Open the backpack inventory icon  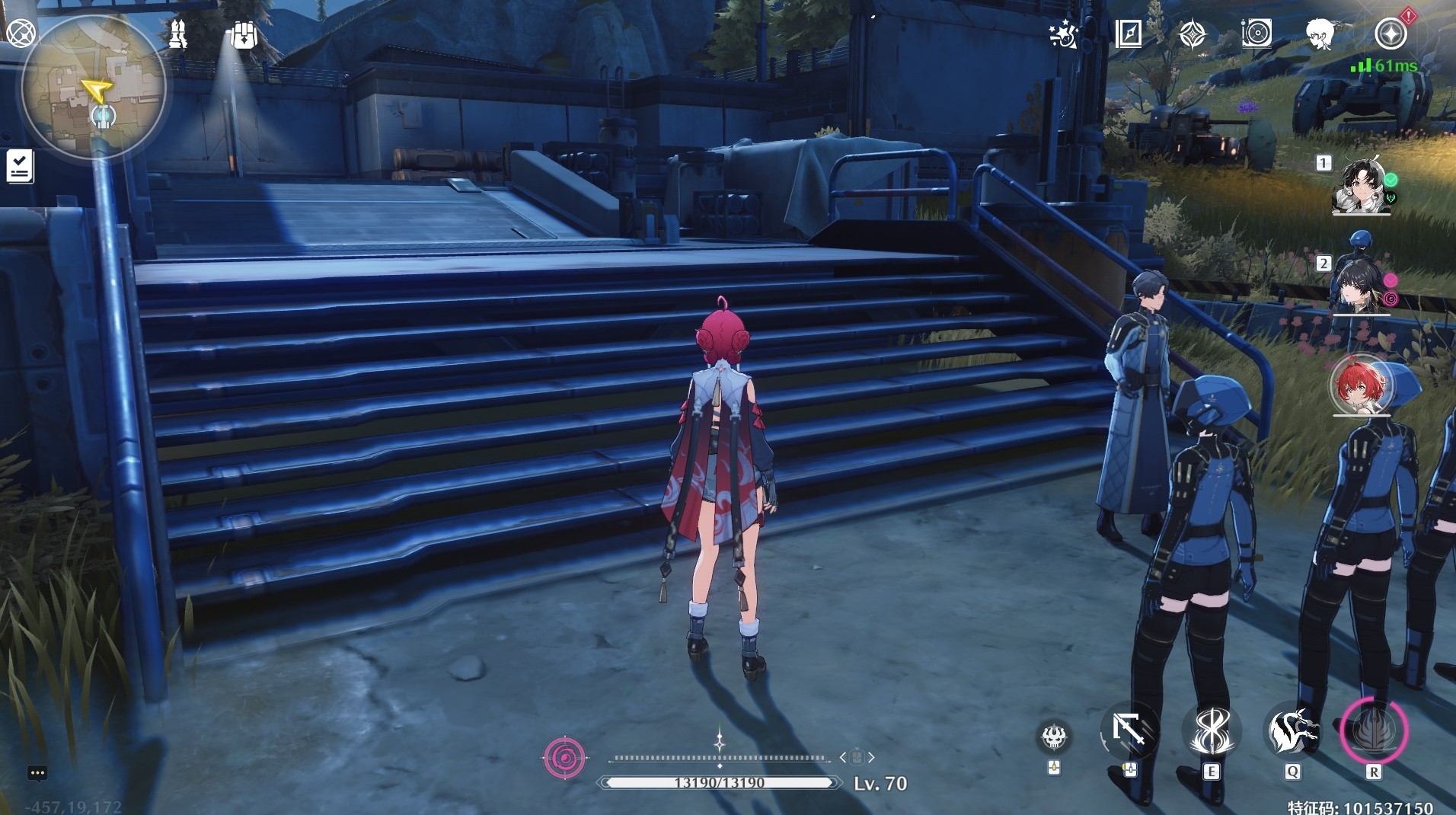[243, 35]
